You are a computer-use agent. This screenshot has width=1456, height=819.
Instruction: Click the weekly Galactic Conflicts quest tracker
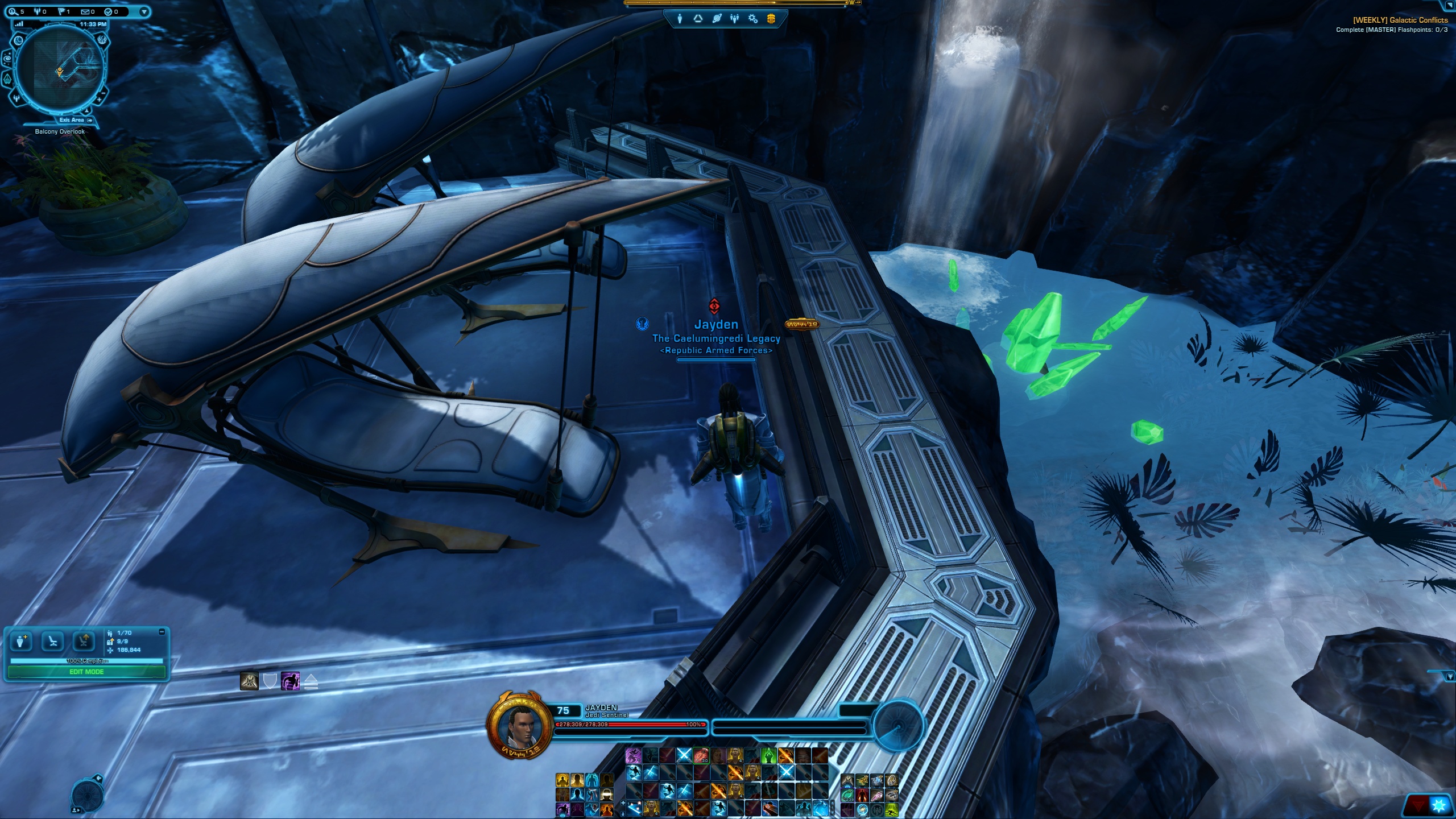1399,20
